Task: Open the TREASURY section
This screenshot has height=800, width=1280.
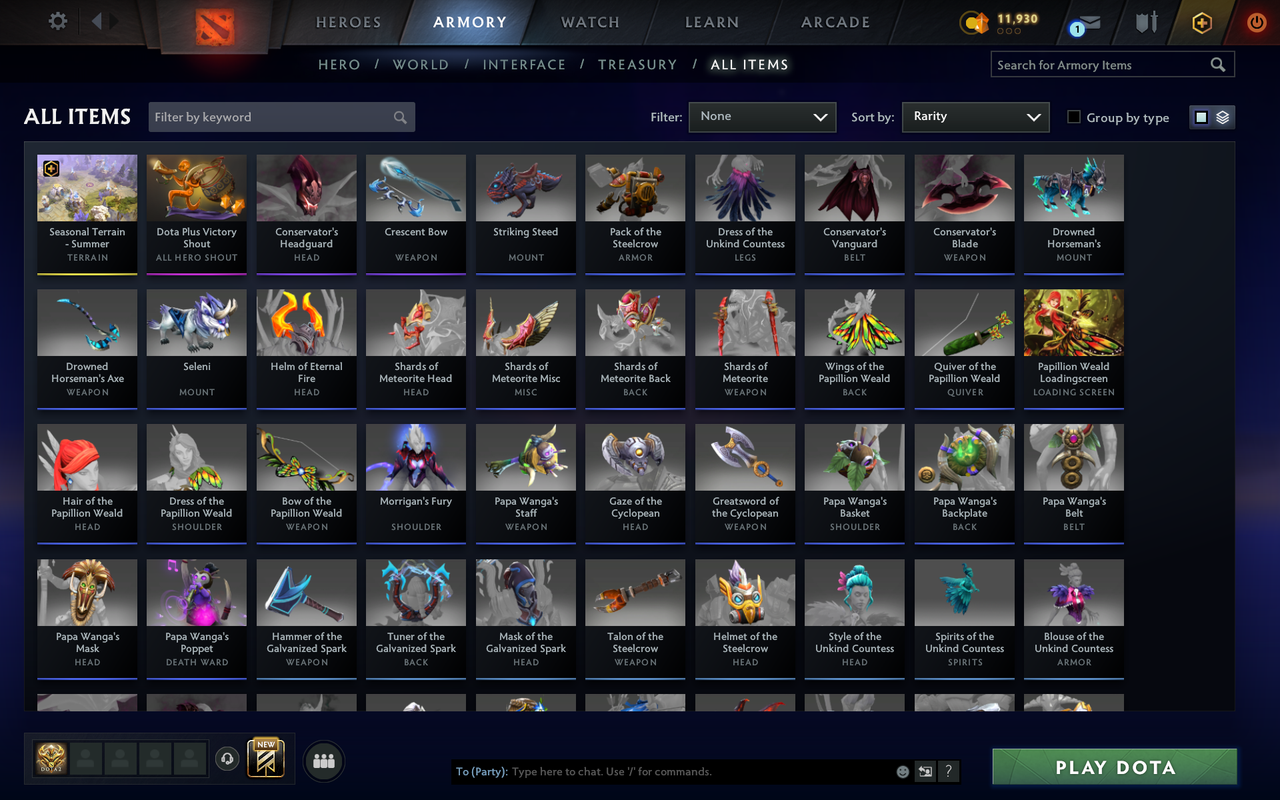Action: pyautogui.click(x=637, y=64)
